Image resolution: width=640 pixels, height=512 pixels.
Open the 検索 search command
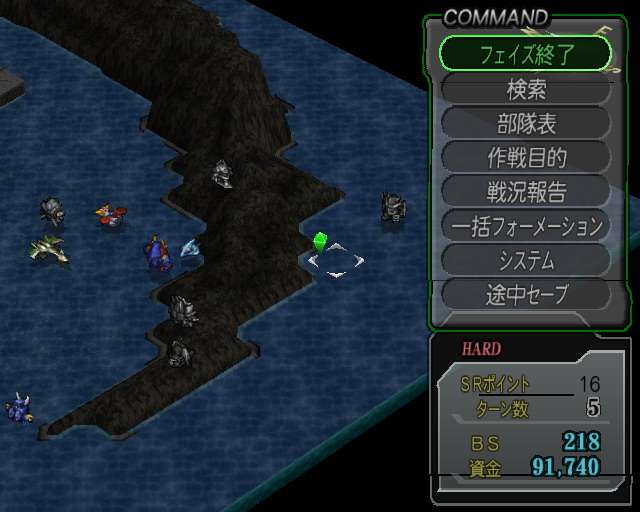point(525,89)
